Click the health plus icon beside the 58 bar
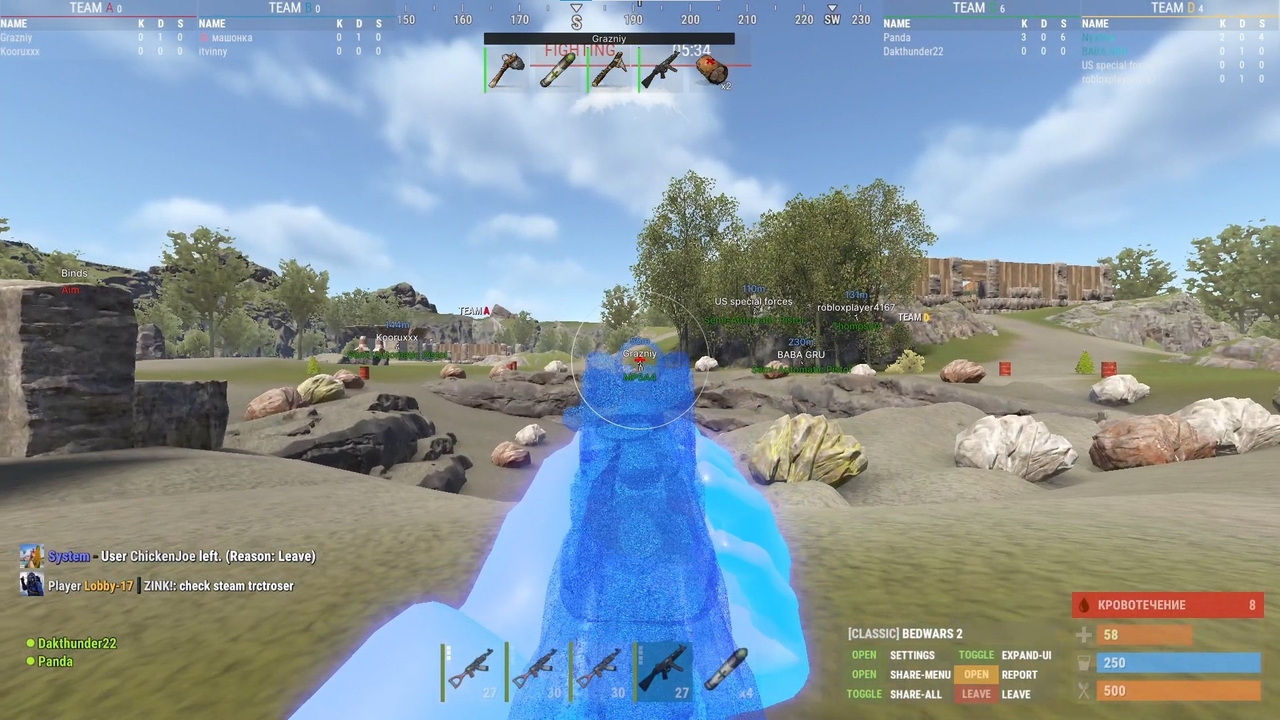Screen dimensions: 1280x720 1084,634
